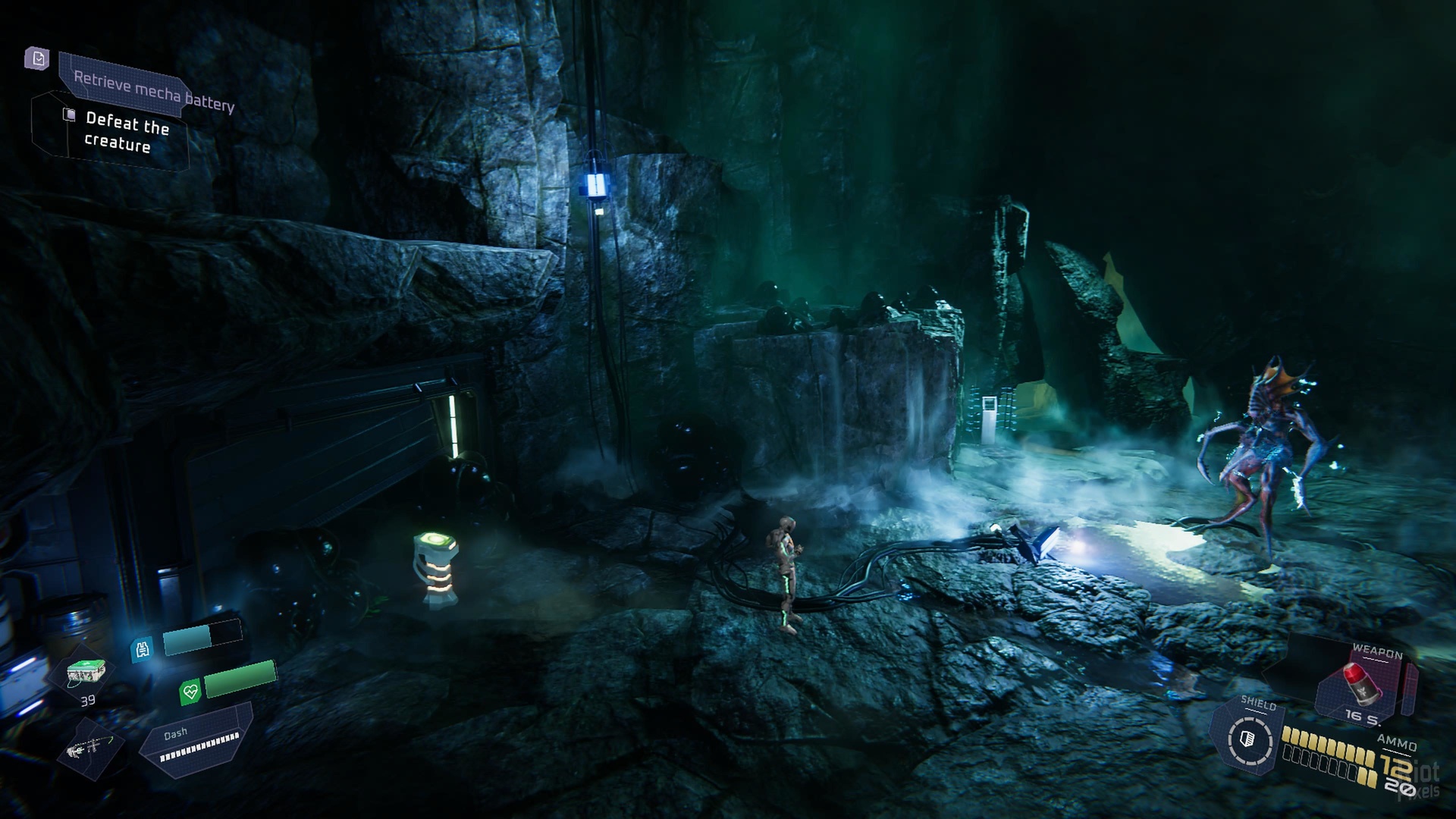Toggle the "Defeat the creature" objective checkbox
The image size is (1456, 819).
tap(70, 115)
